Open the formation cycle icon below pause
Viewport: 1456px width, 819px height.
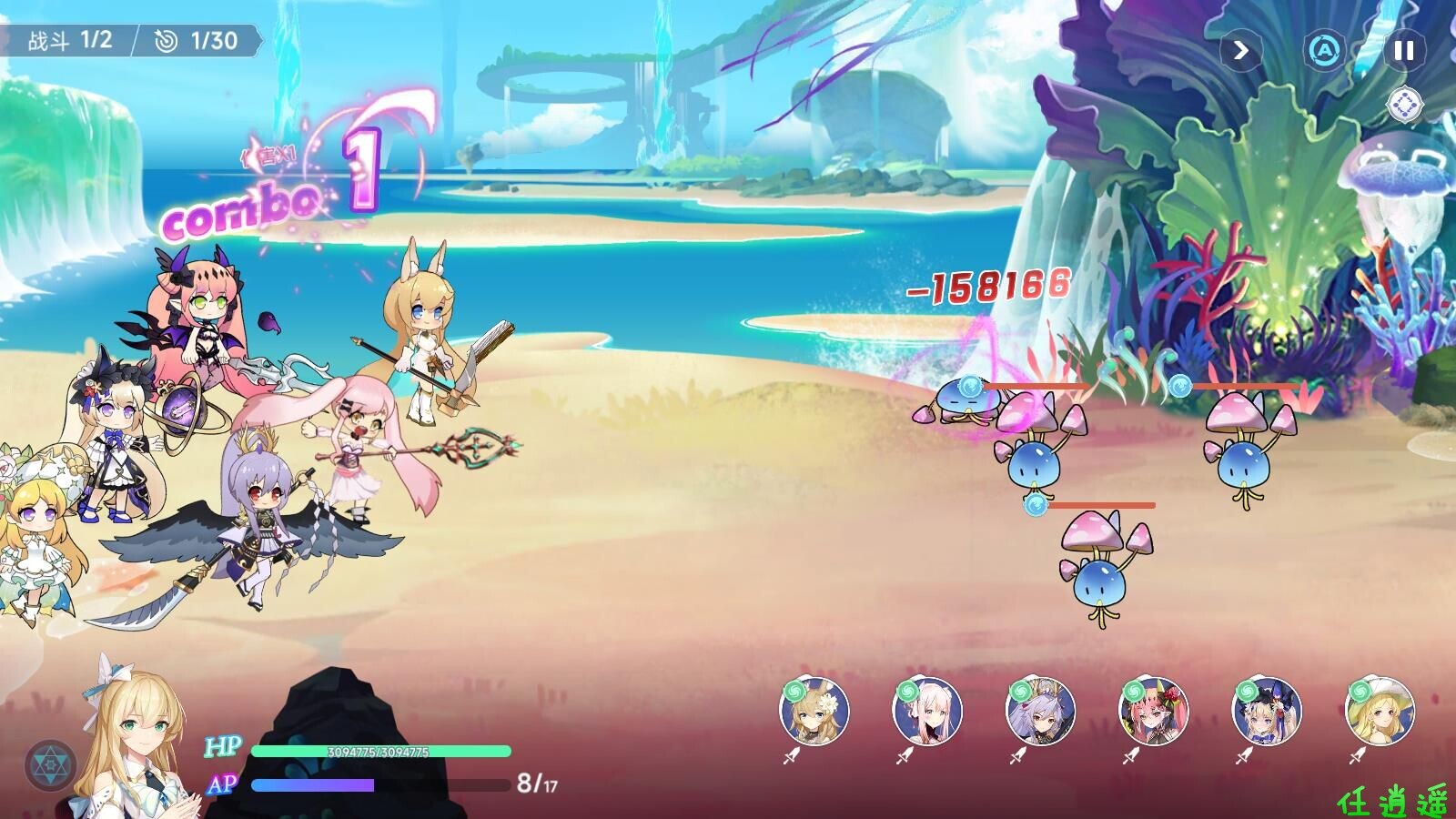1405,106
